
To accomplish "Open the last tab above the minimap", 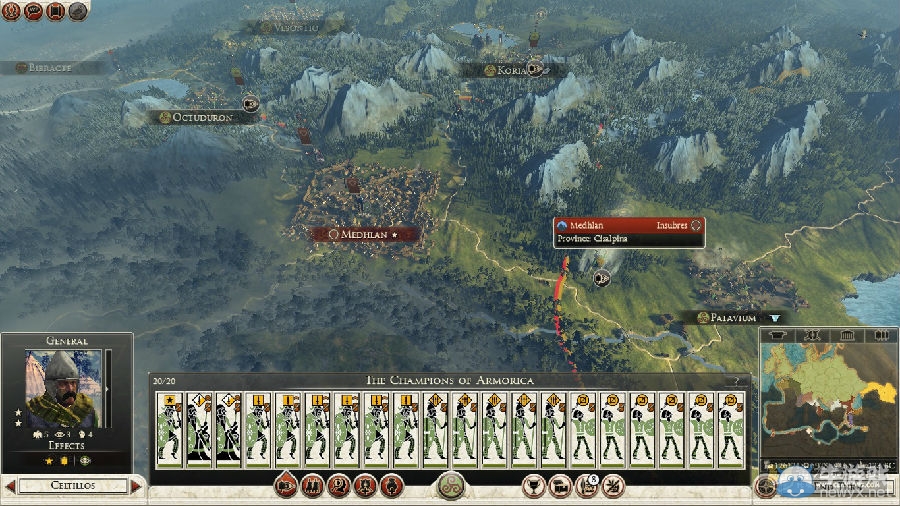I will tap(880, 336).
